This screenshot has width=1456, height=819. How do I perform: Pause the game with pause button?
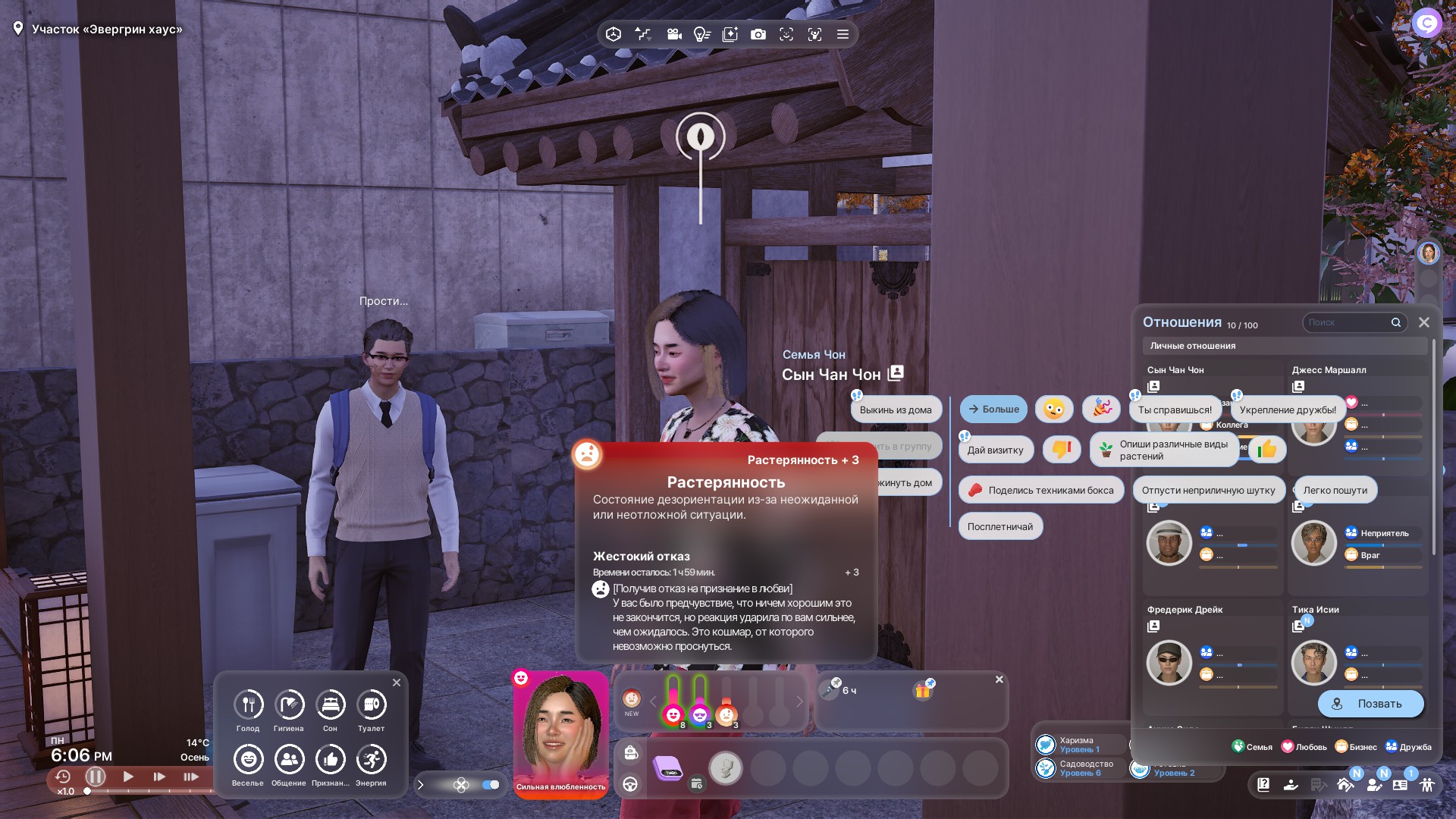pyautogui.click(x=96, y=777)
